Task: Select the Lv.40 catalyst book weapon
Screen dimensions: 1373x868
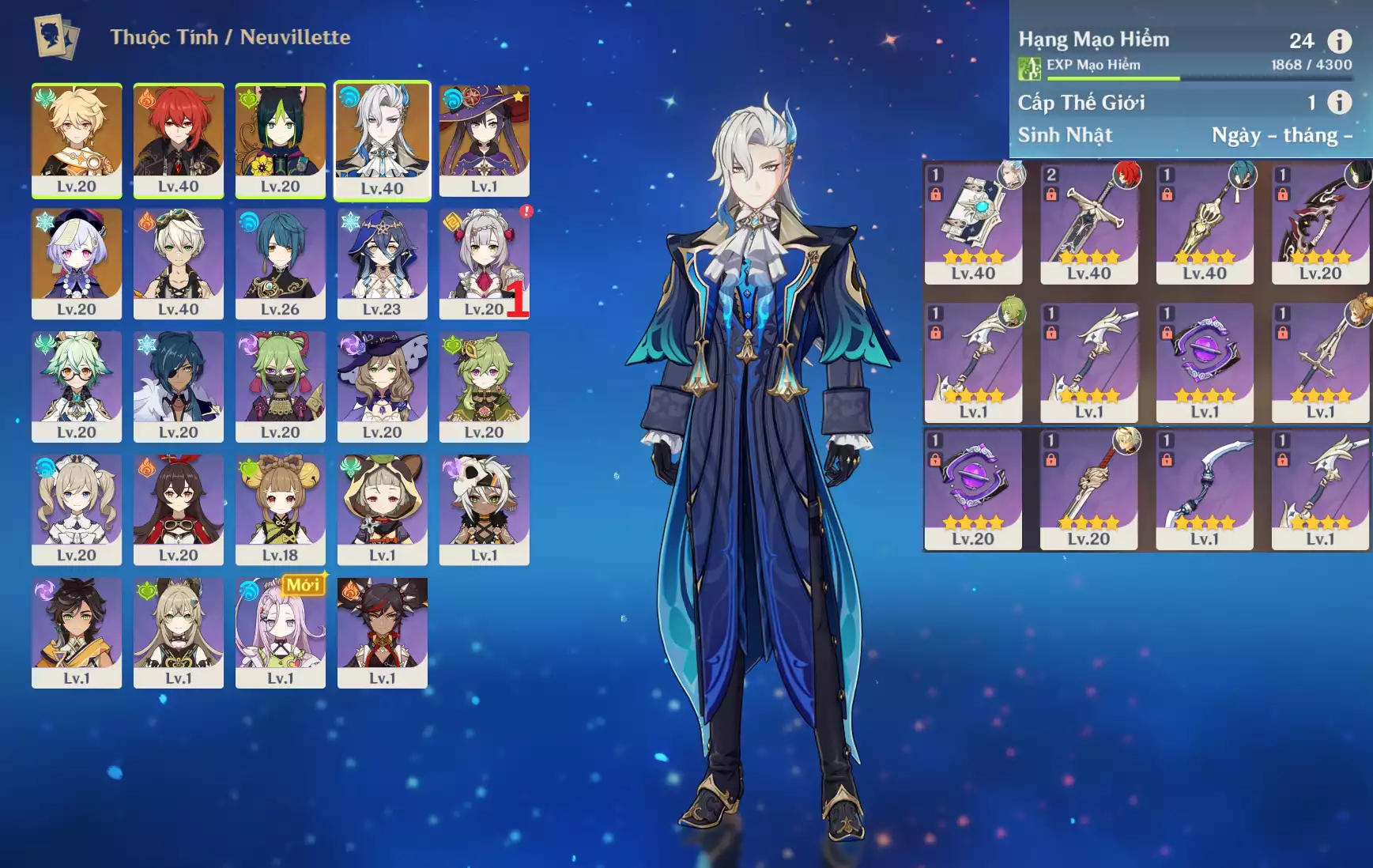Action: pos(973,223)
